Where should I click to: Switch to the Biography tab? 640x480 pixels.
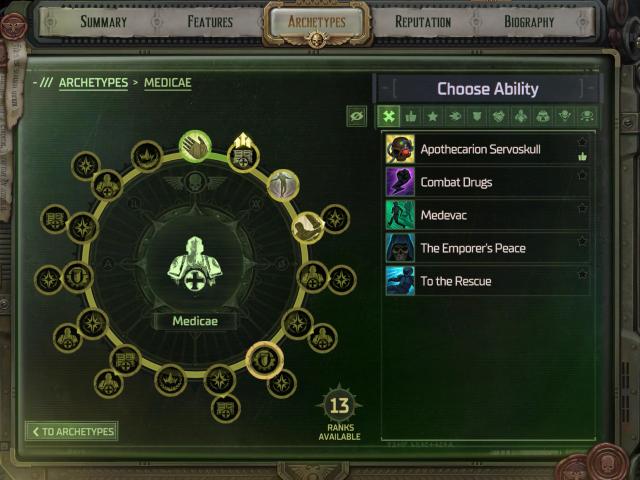(529, 22)
